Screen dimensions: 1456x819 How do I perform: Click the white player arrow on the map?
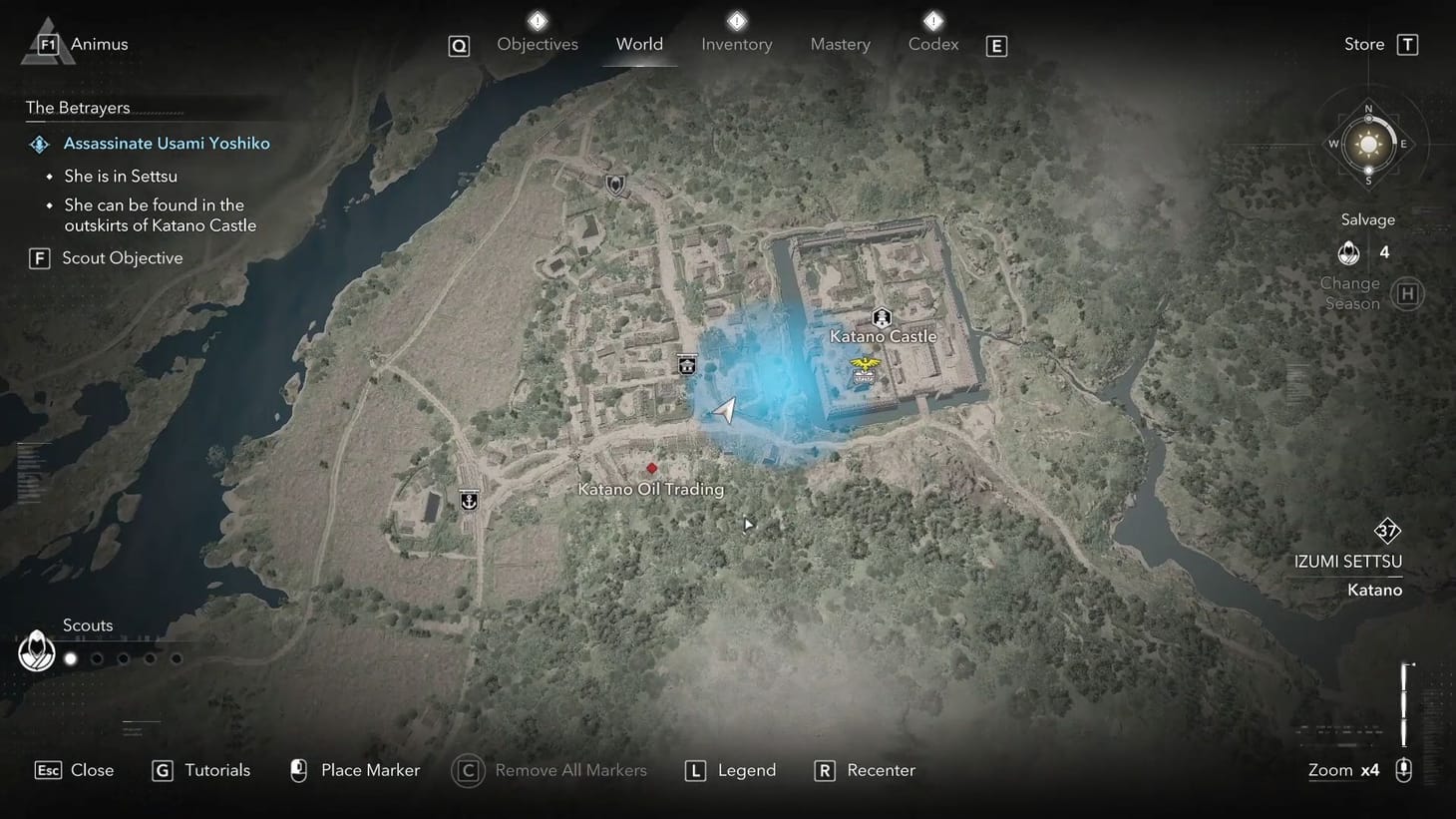[725, 409]
